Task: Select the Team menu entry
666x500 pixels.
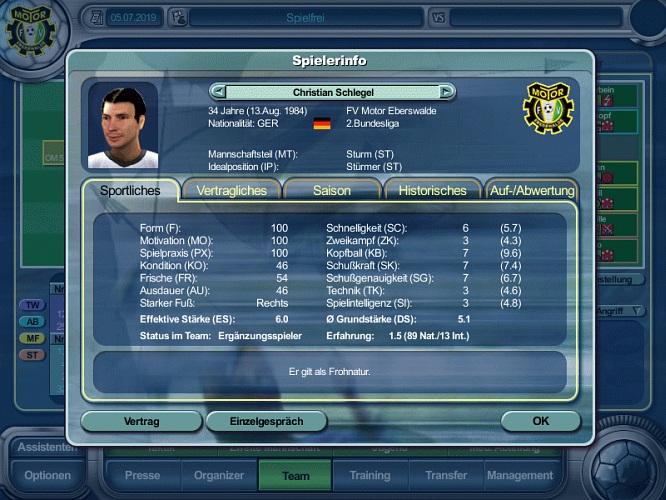Action: pos(296,476)
